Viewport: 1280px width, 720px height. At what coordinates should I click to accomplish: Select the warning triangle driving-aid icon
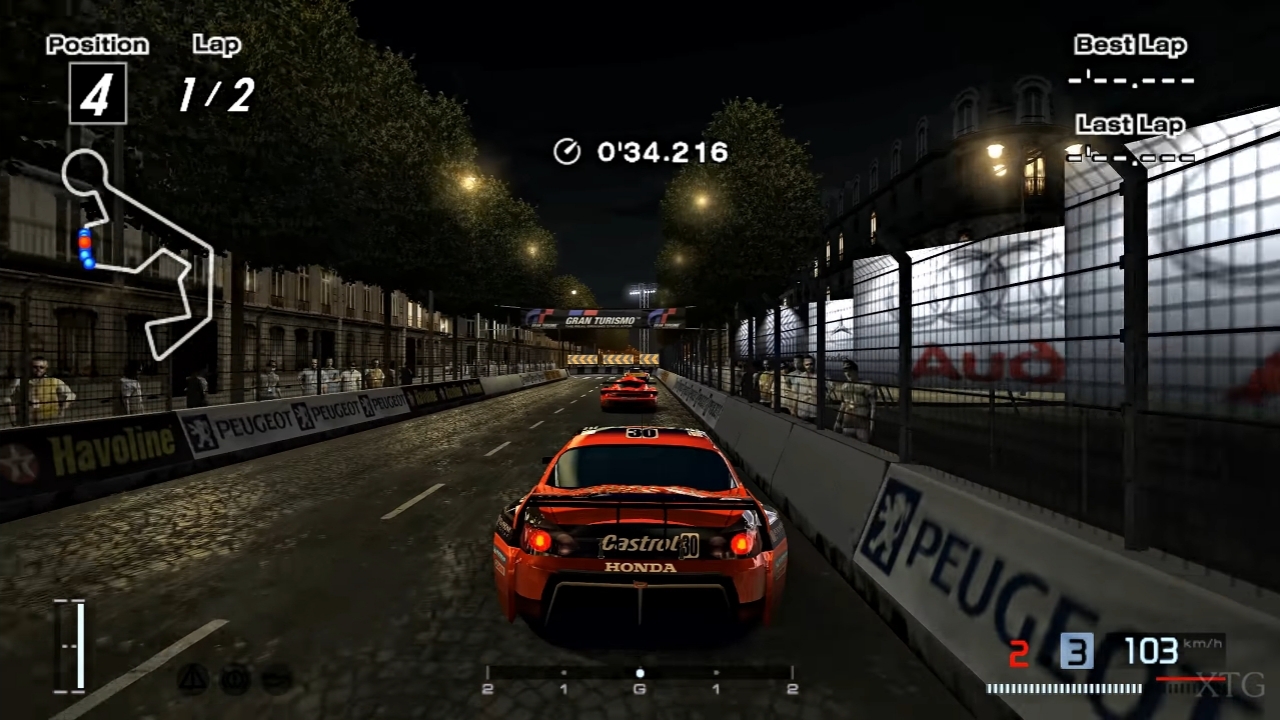[x=192, y=679]
